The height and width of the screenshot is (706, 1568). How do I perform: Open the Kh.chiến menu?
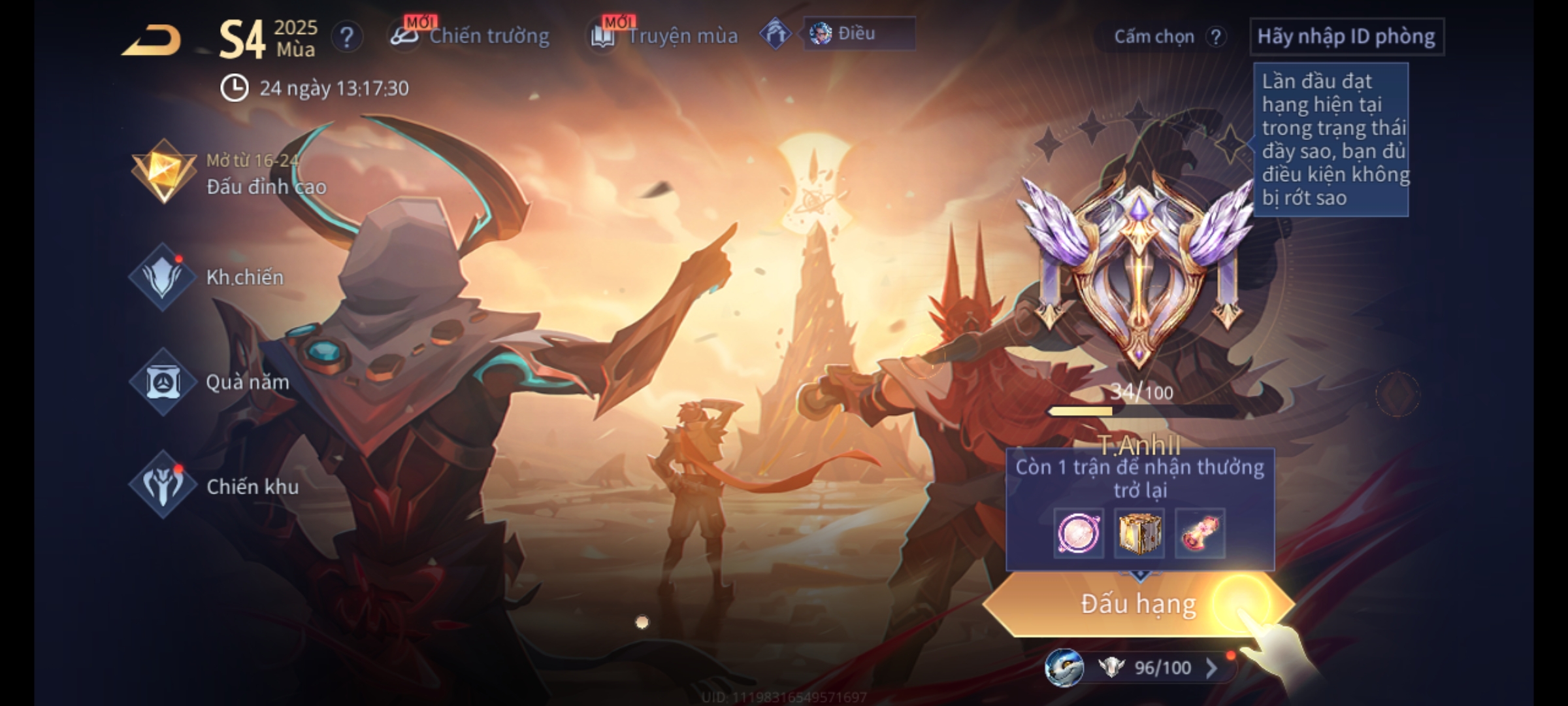[209, 277]
